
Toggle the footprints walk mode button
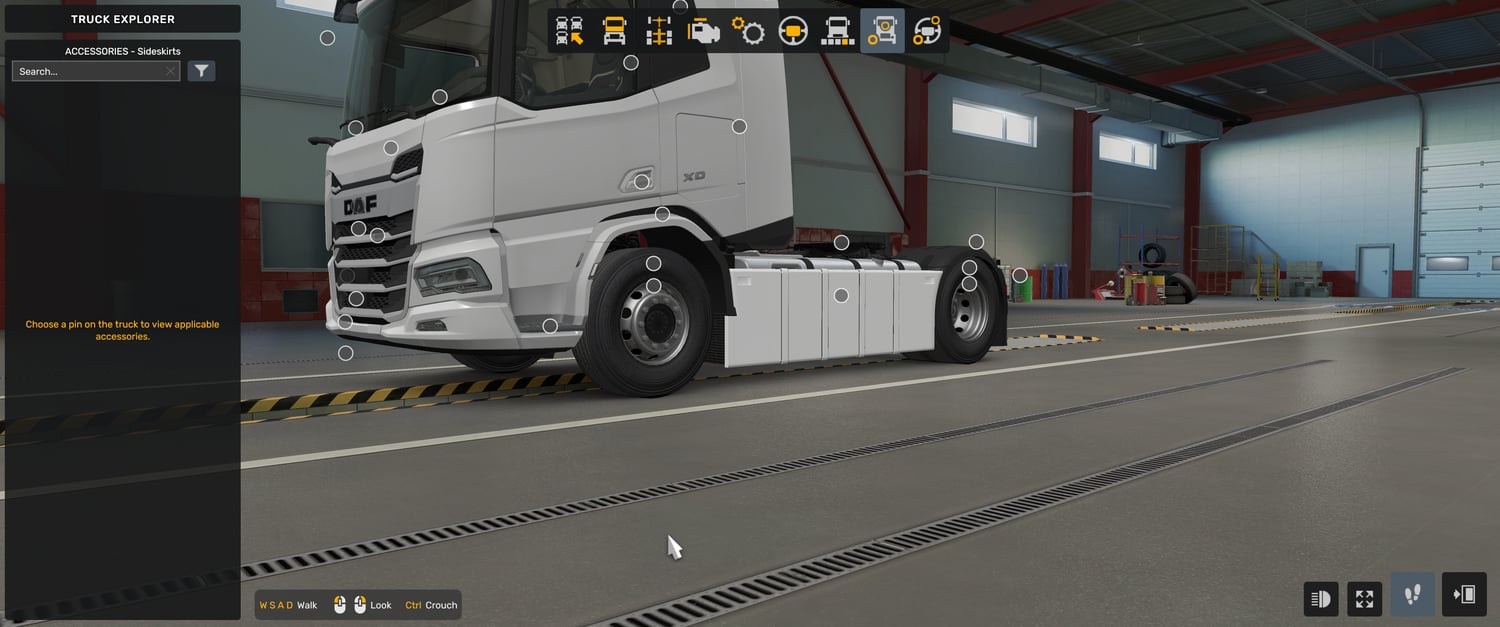(1412, 595)
